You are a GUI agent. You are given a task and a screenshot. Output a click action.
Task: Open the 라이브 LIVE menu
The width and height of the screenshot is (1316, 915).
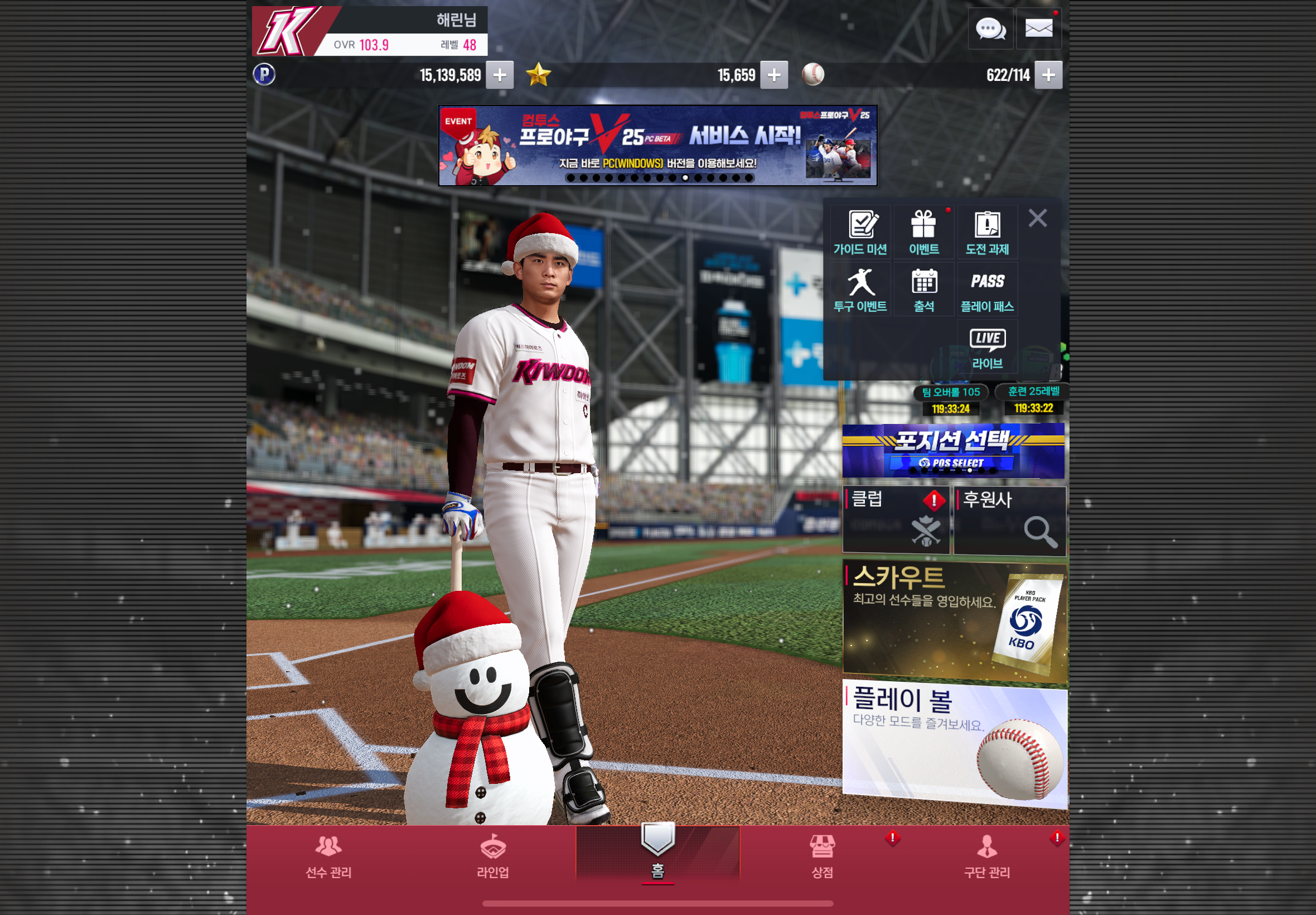coord(987,347)
